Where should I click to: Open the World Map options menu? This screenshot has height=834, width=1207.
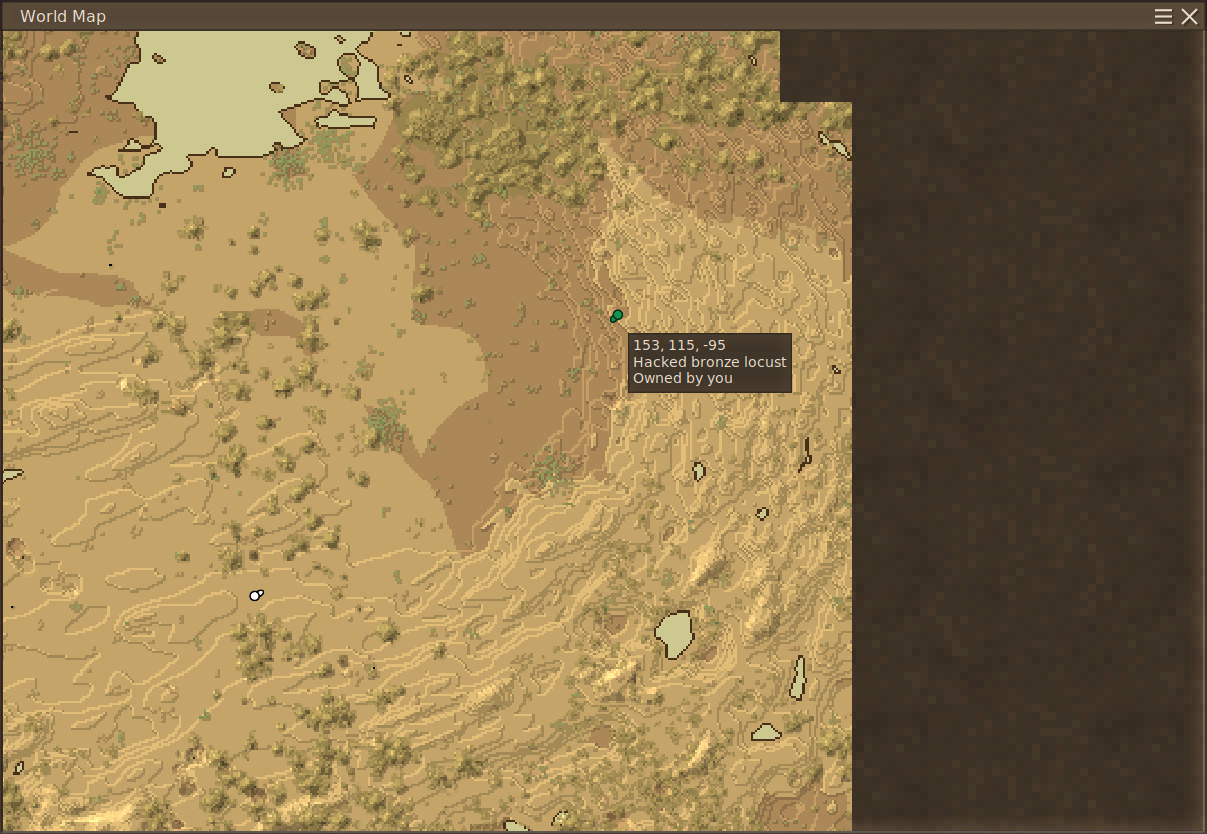[x=1163, y=16]
